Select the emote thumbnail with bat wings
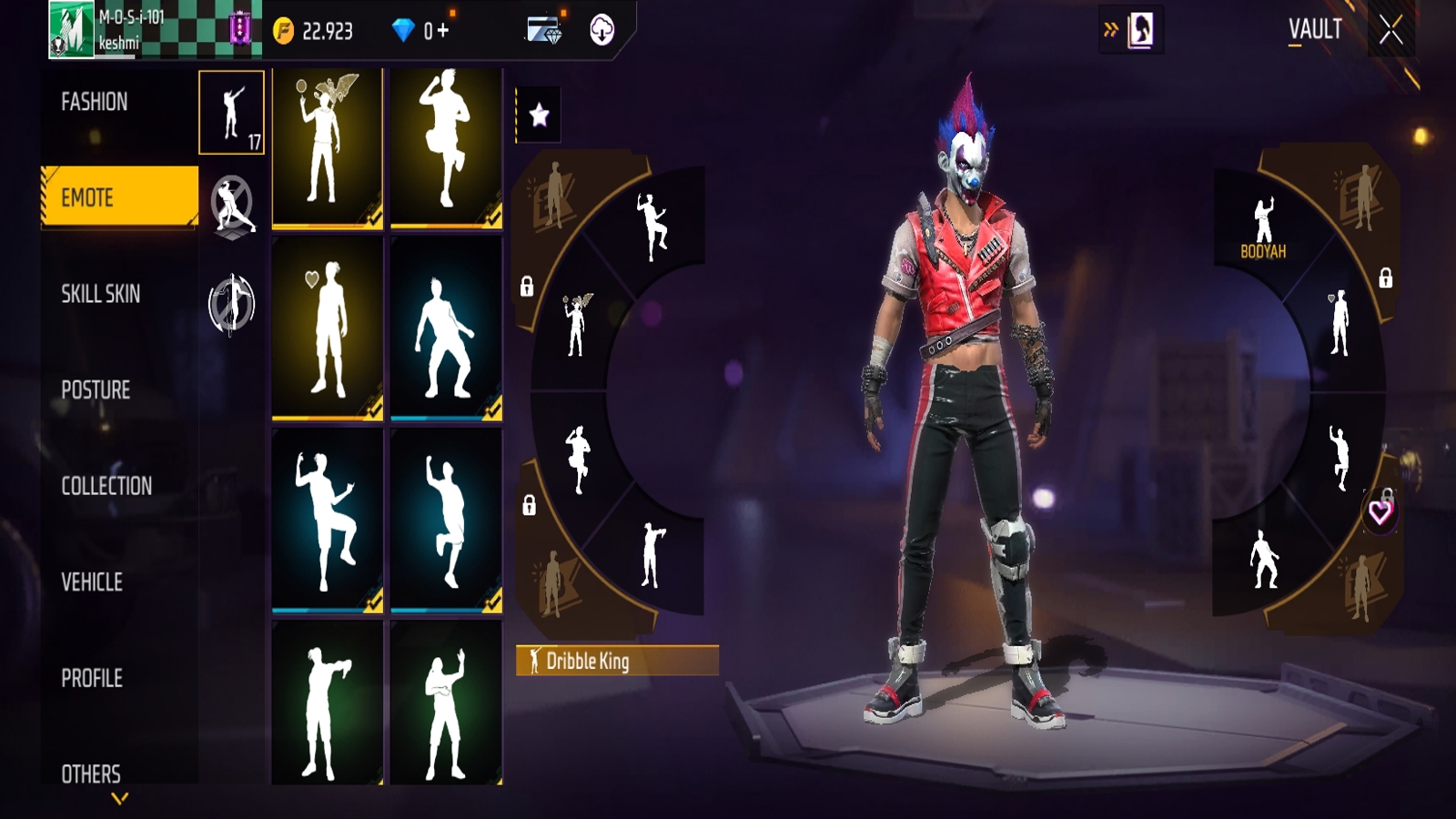Viewport: 1456px width, 819px height. [328, 147]
